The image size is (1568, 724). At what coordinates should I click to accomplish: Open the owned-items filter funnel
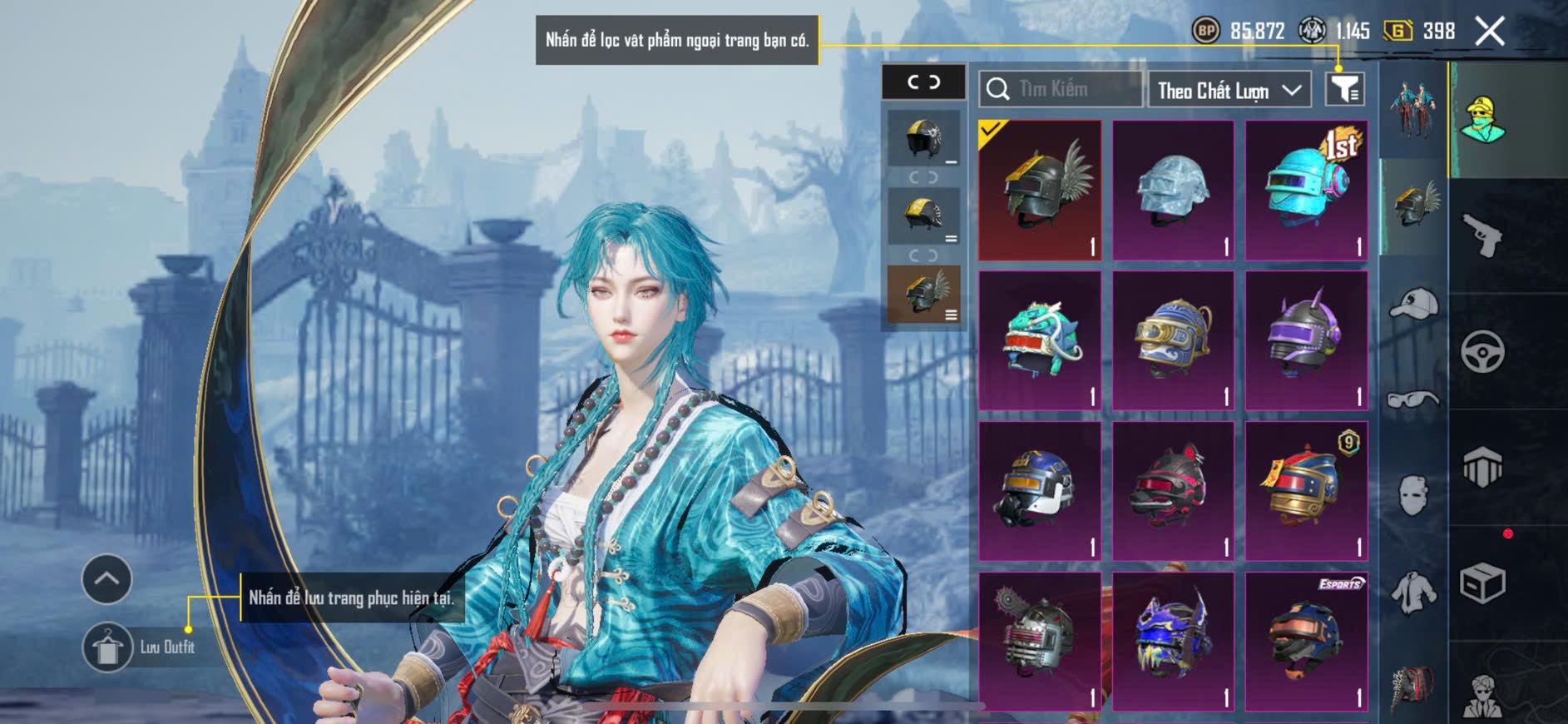pyautogui.click(x=1344, y=88)
